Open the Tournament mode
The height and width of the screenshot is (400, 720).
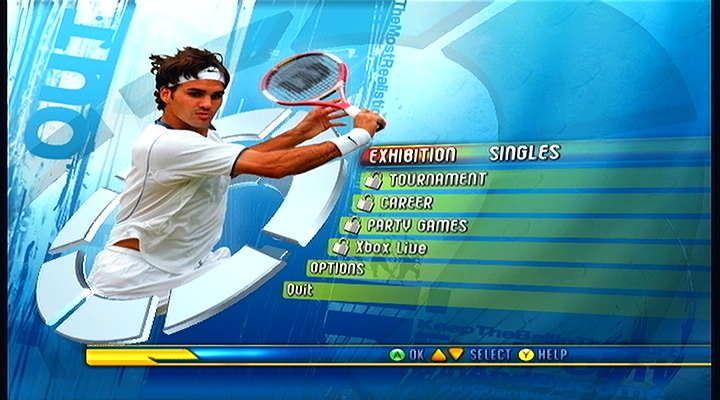click(437, 179)
